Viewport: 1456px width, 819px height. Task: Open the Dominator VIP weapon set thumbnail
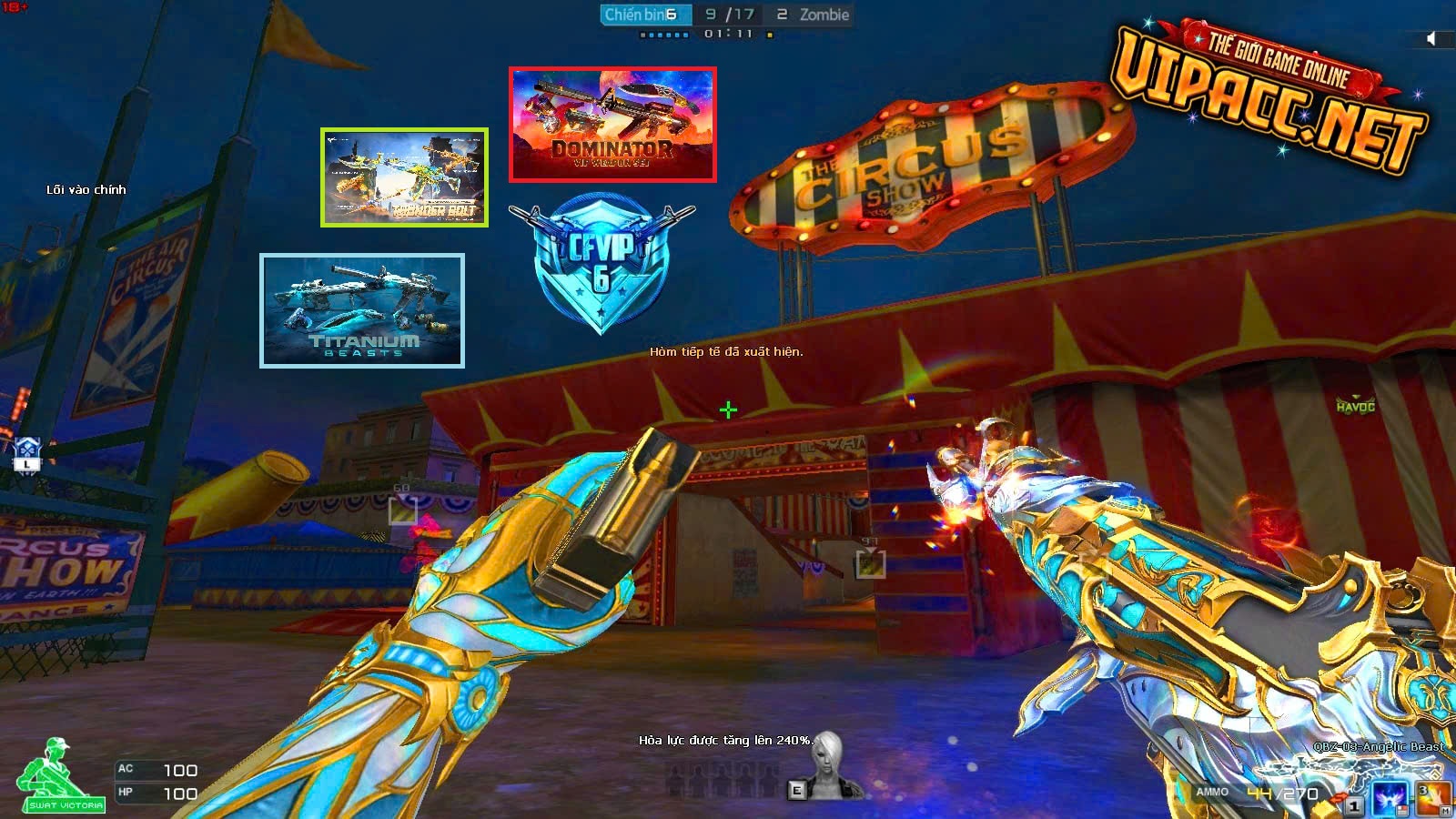[x=612, y=125]
